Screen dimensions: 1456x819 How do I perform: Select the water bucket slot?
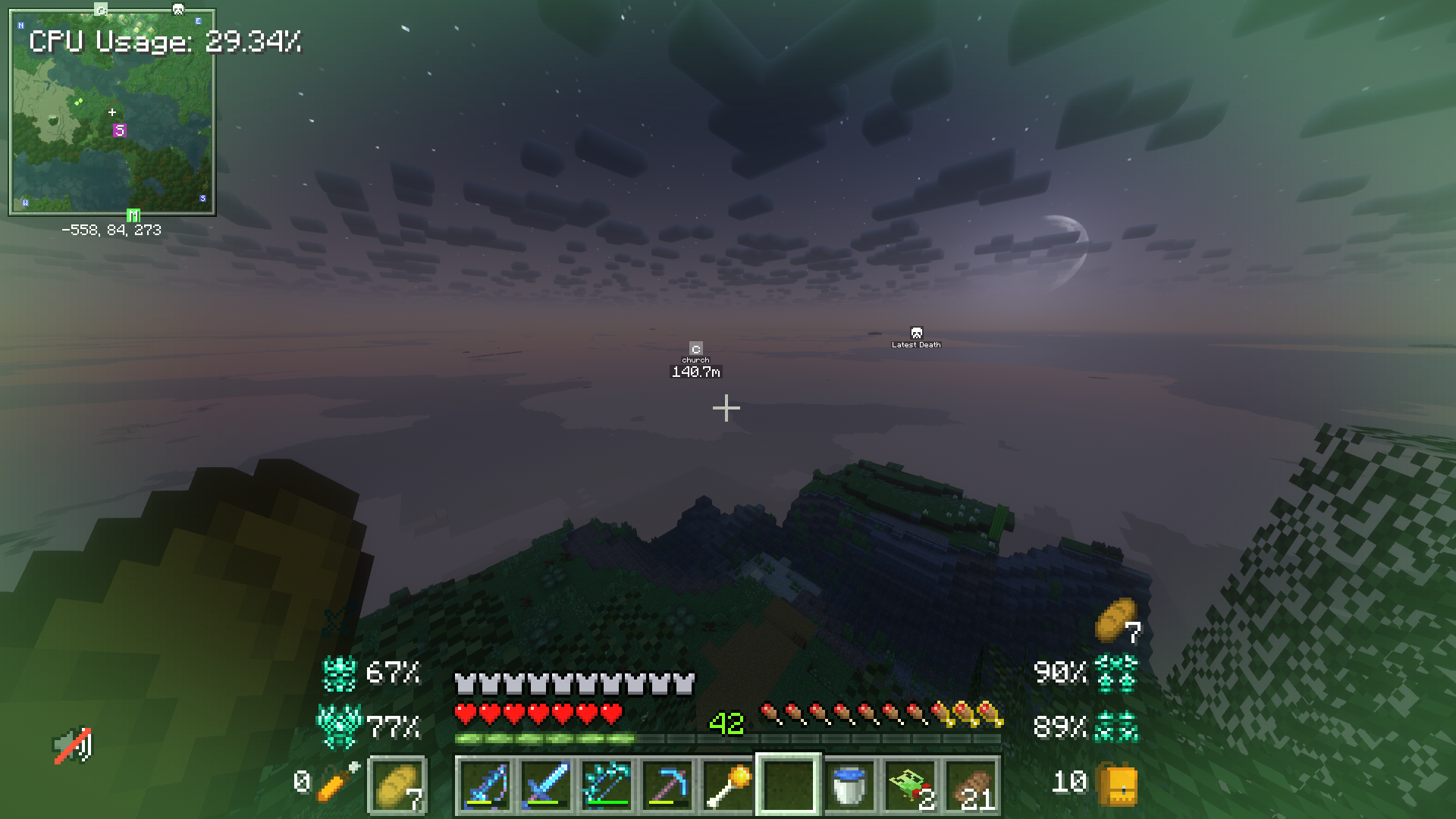849,786
